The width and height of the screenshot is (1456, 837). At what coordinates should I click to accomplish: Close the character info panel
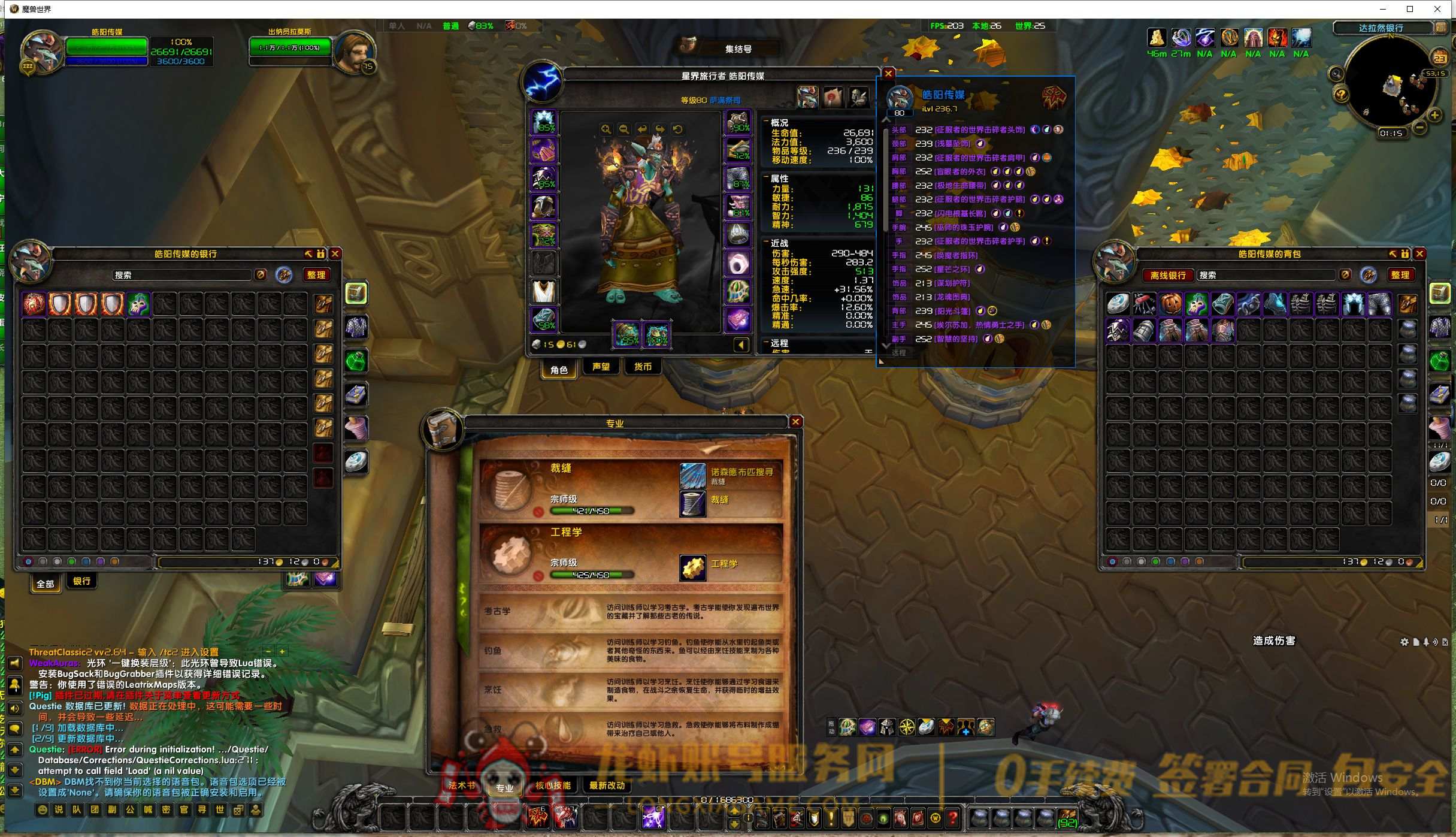tap(888, 73)
